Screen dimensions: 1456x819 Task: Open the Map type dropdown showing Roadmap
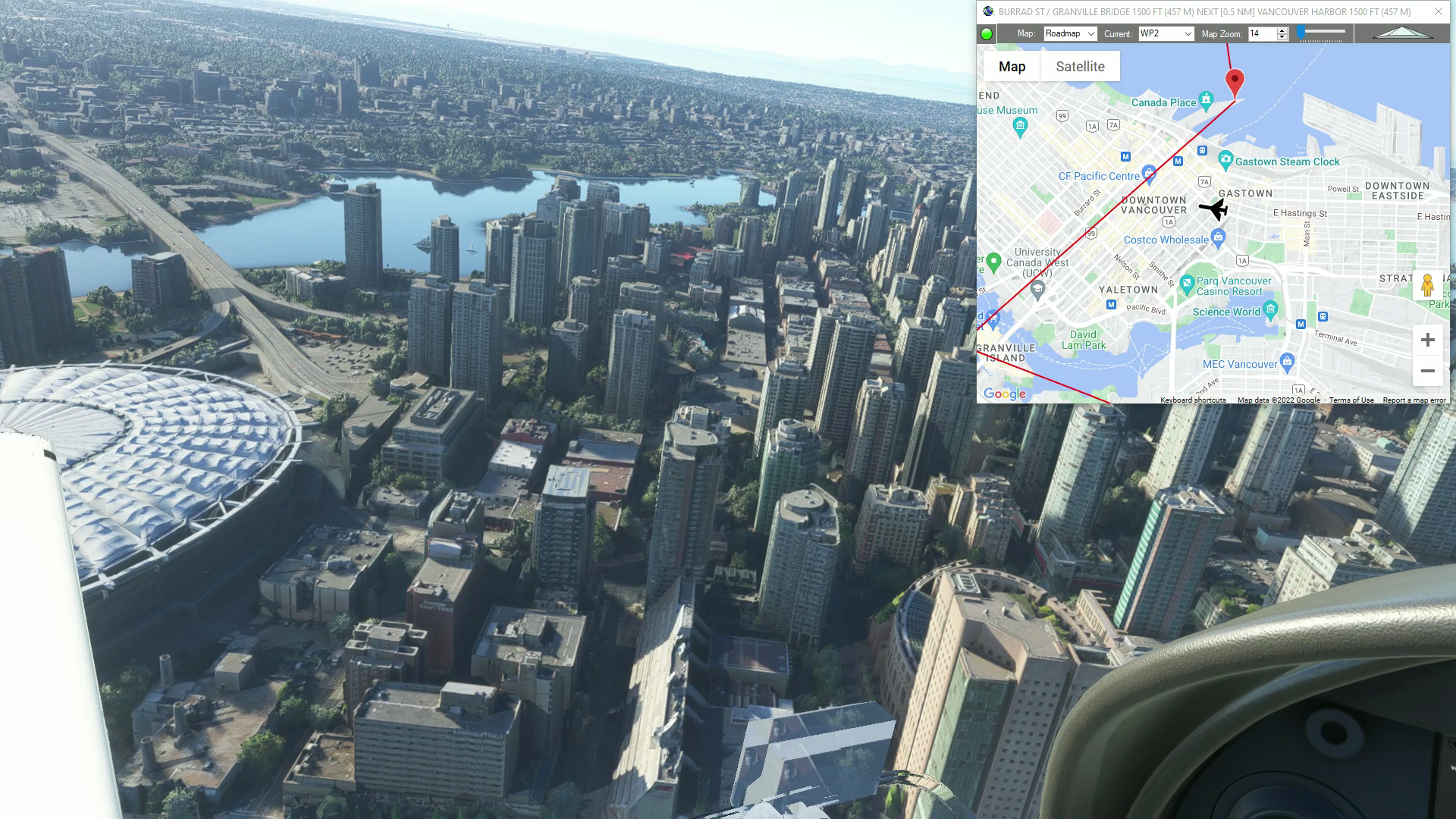1068,33
